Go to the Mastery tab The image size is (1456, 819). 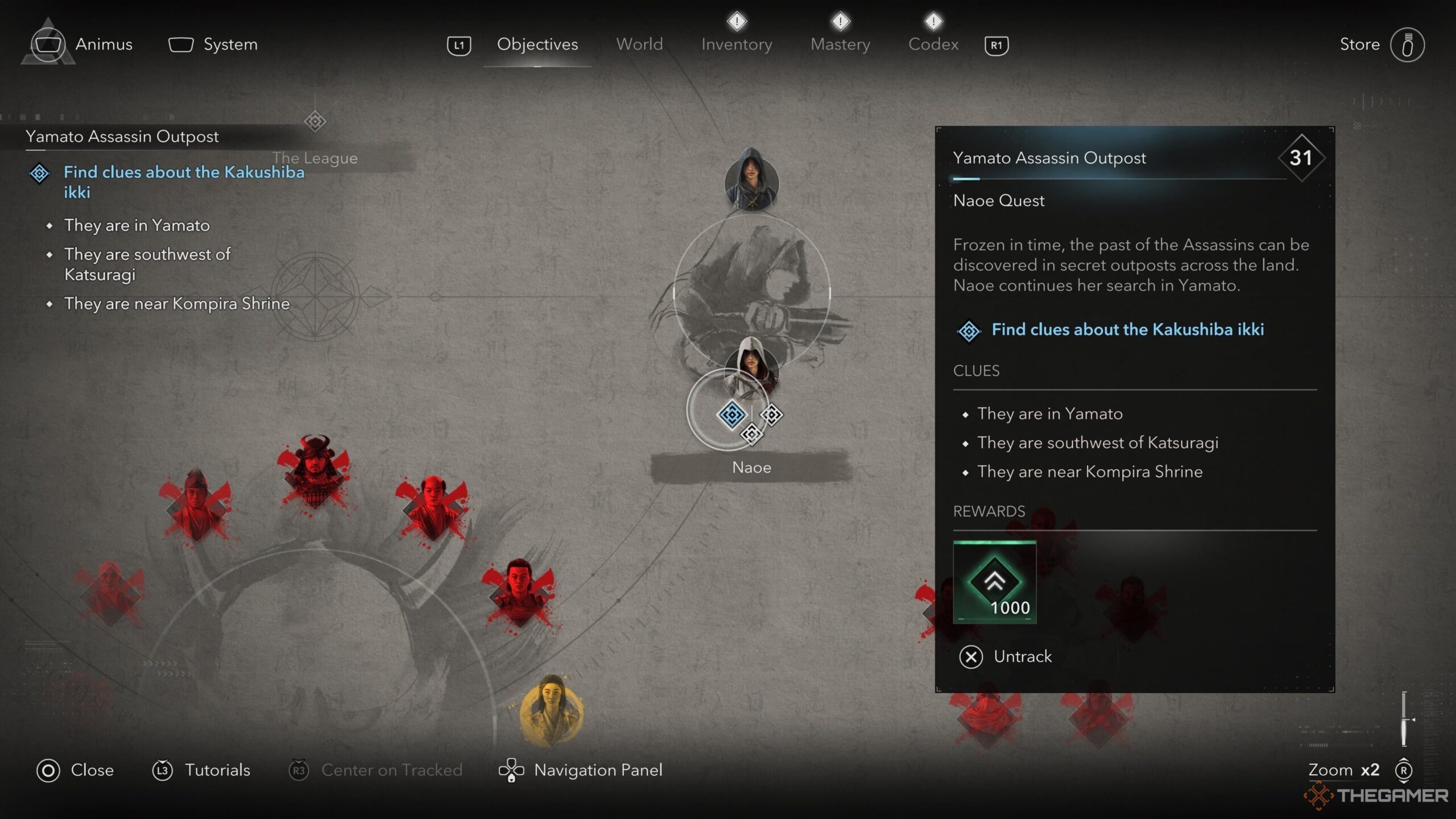click(840, 44)
